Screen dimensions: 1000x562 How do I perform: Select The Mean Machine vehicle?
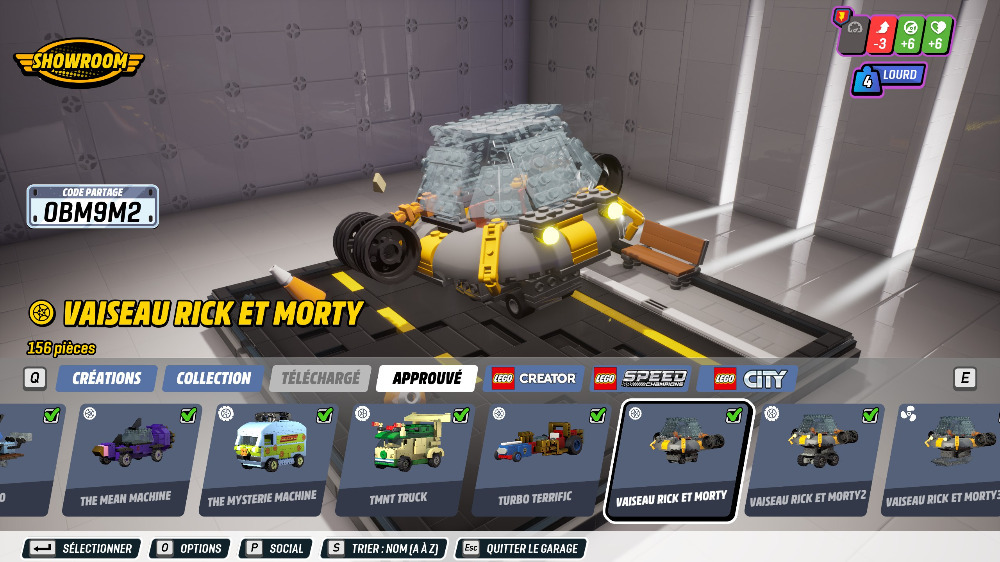(126, 459)
